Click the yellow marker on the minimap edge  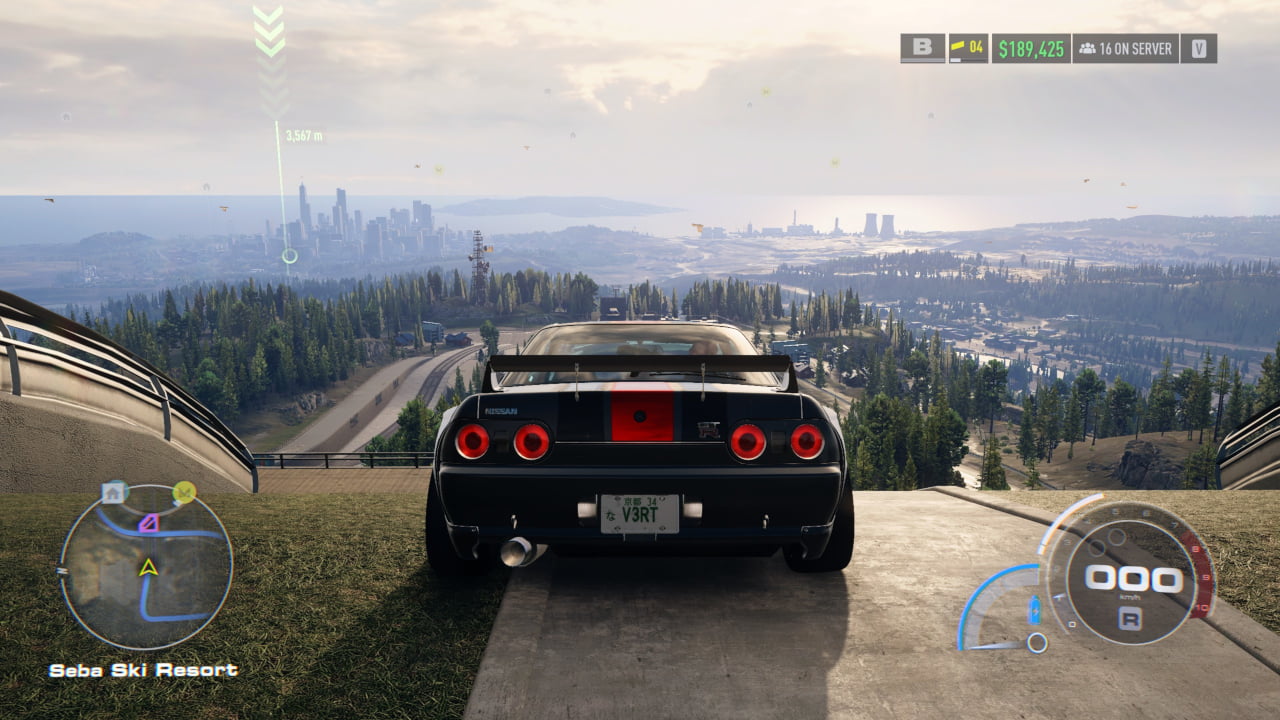click(x=184, y=491)
